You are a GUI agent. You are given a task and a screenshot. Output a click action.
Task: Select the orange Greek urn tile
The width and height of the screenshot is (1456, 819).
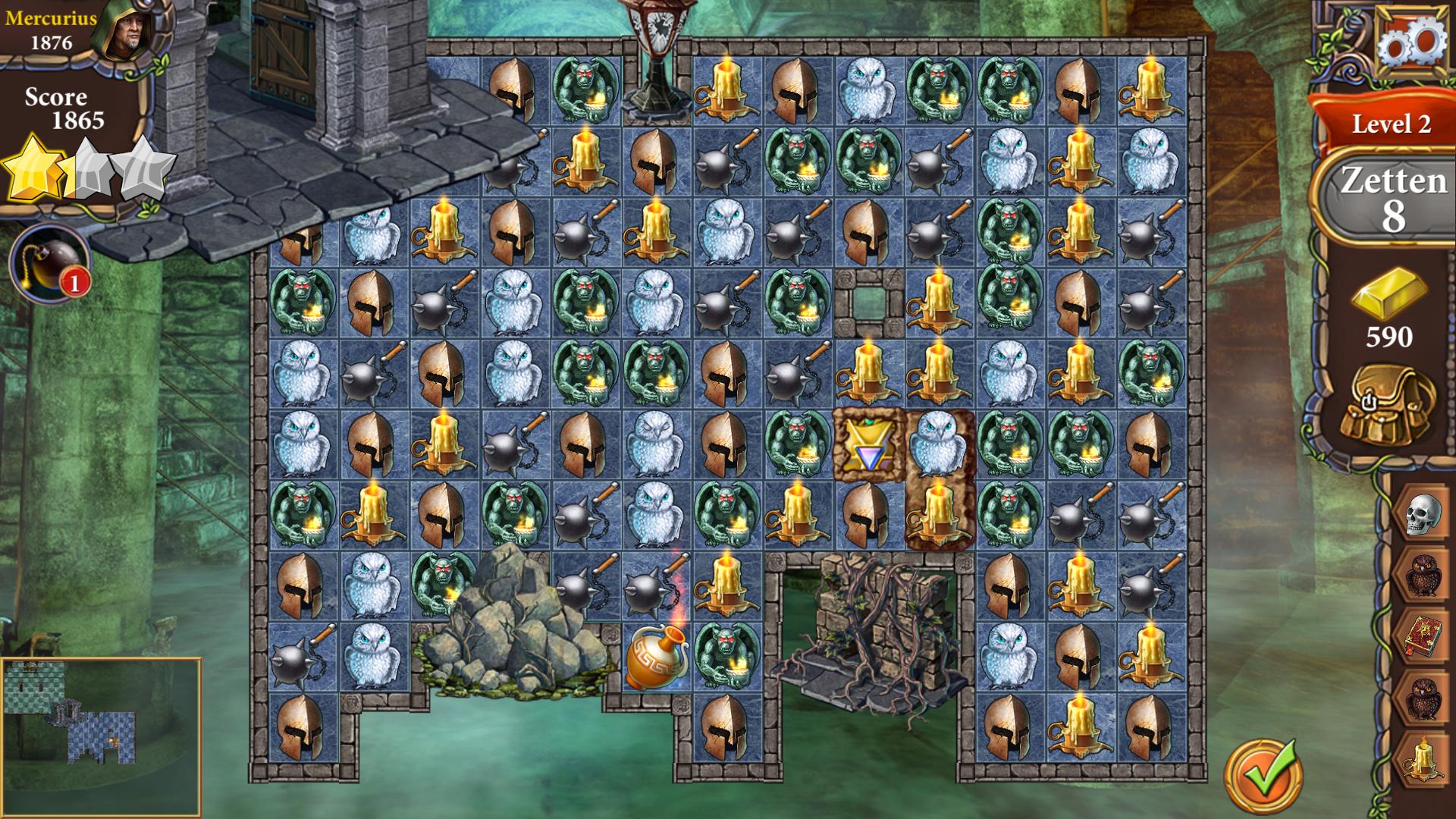pyautogui.click(x=657, y=656)
